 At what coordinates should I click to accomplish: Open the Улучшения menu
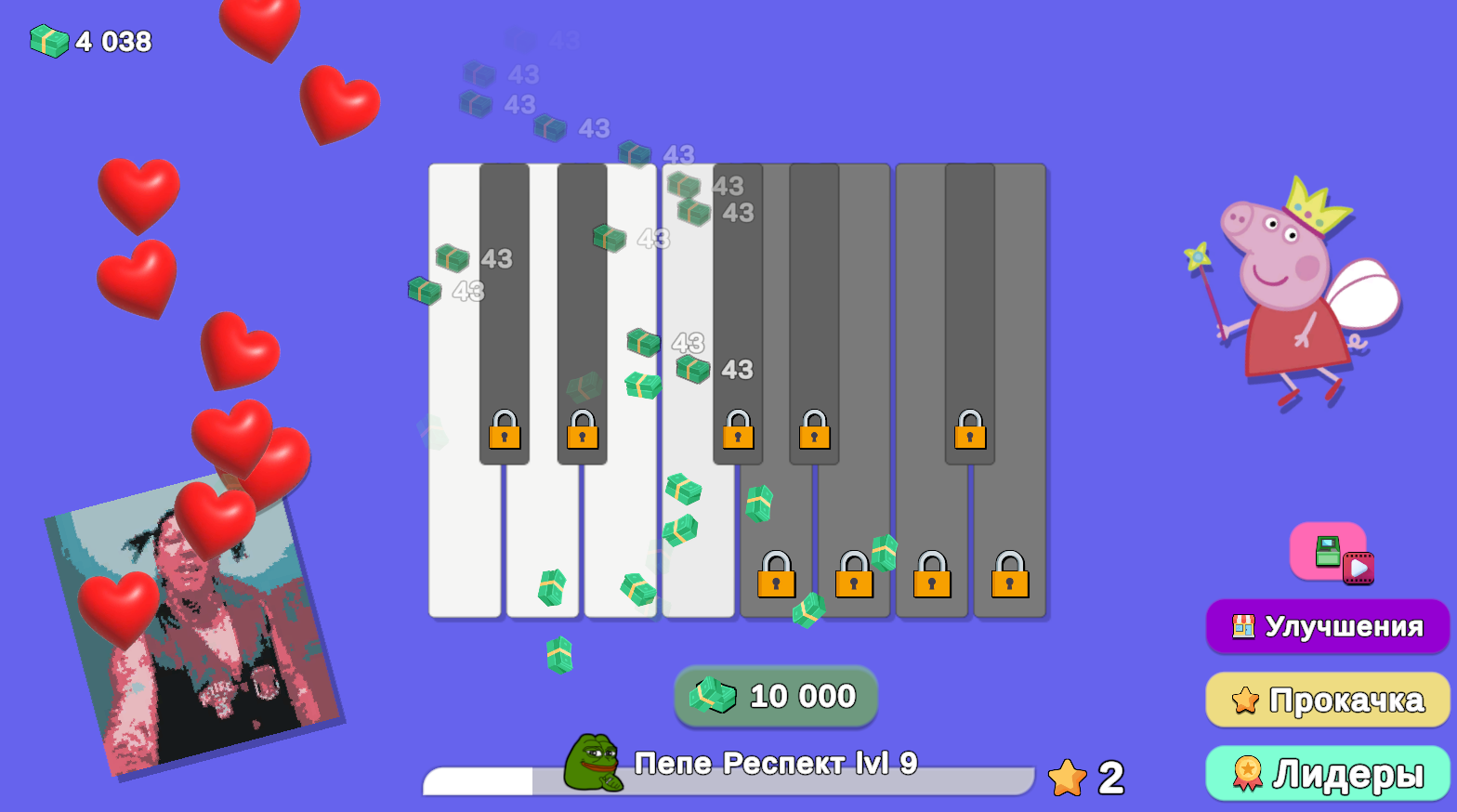coord(1327,626)
